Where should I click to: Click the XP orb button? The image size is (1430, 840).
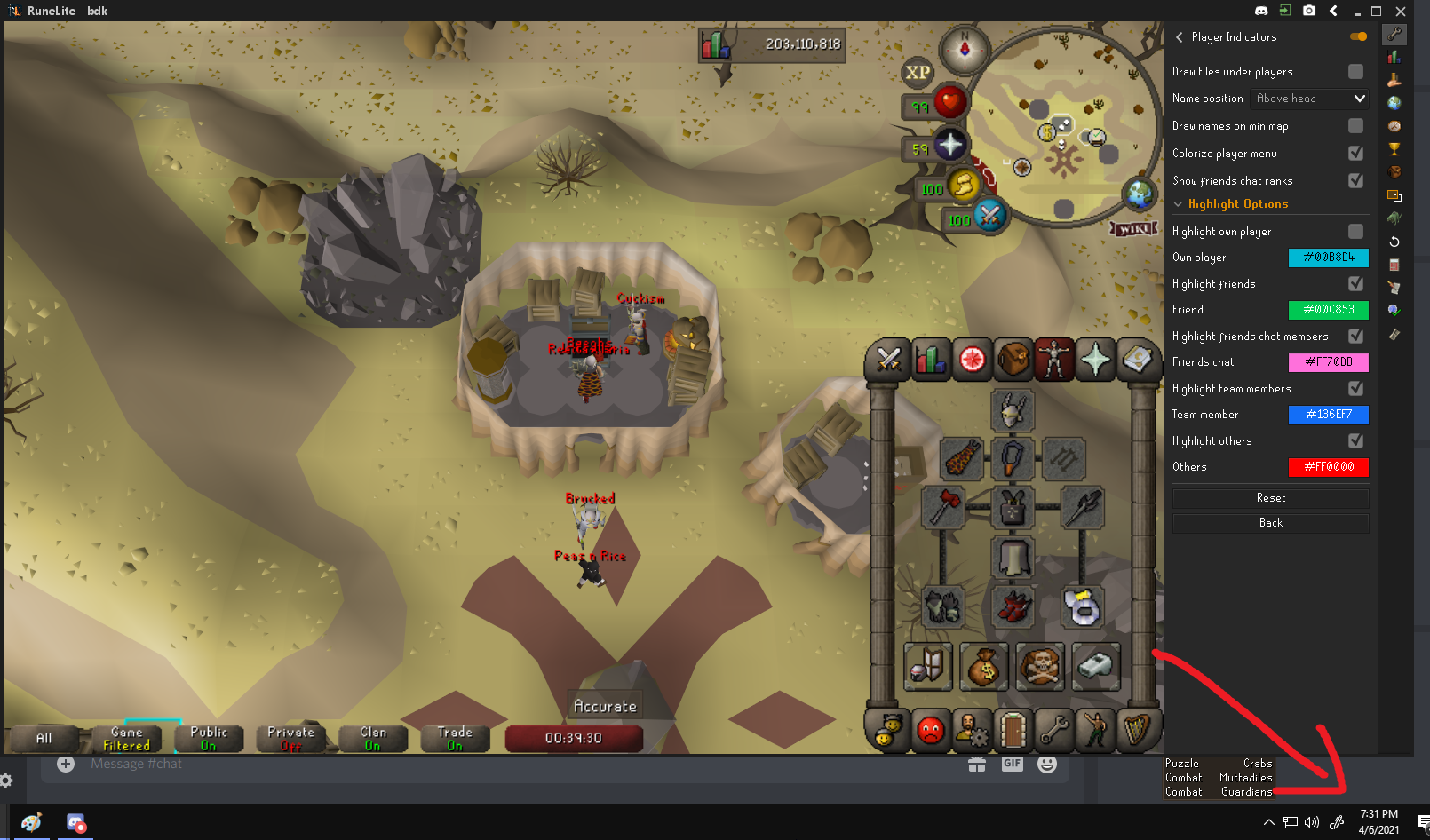(x=918, y=73)
